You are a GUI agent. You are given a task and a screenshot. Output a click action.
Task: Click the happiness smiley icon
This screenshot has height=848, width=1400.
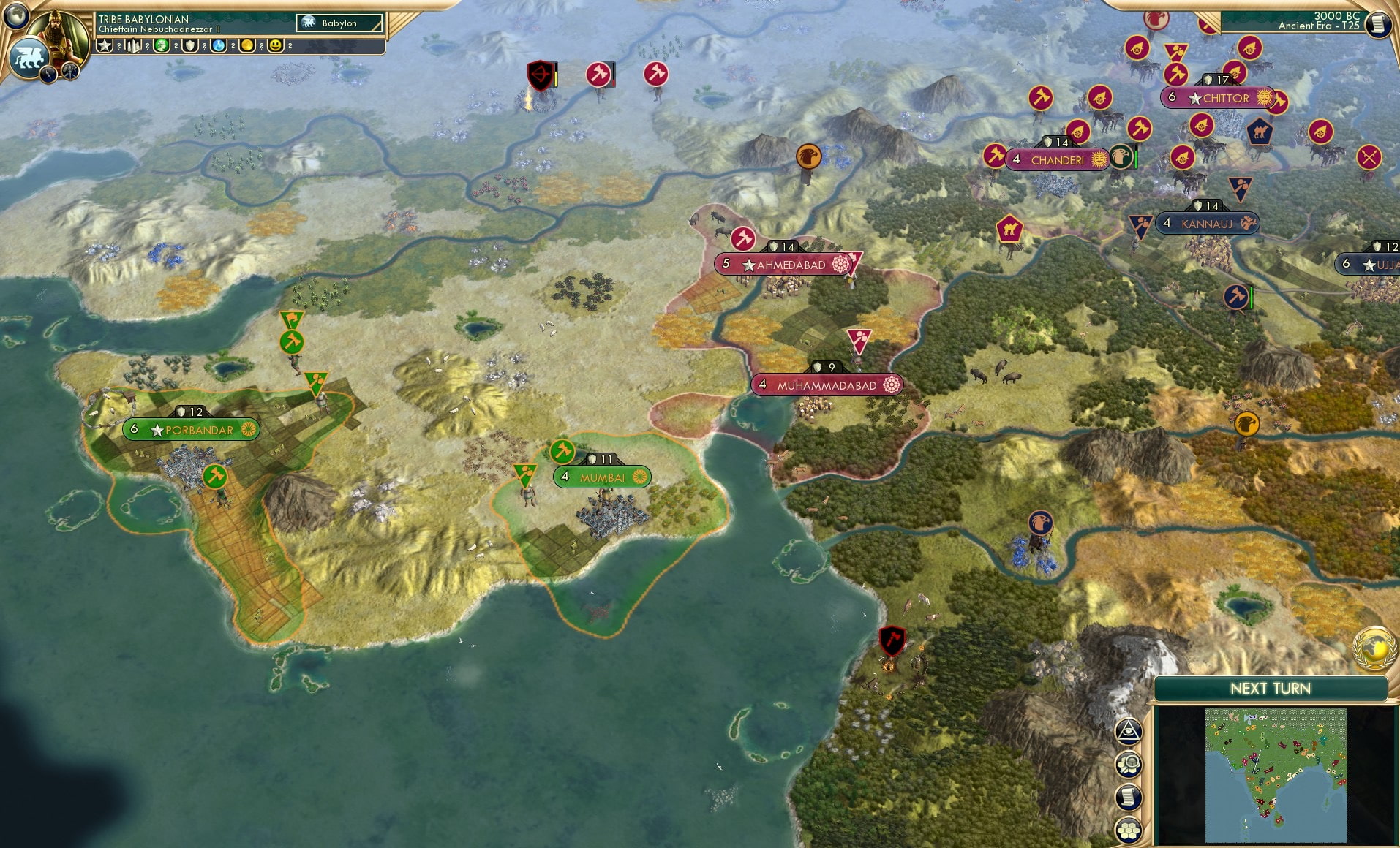click(276, 46)
